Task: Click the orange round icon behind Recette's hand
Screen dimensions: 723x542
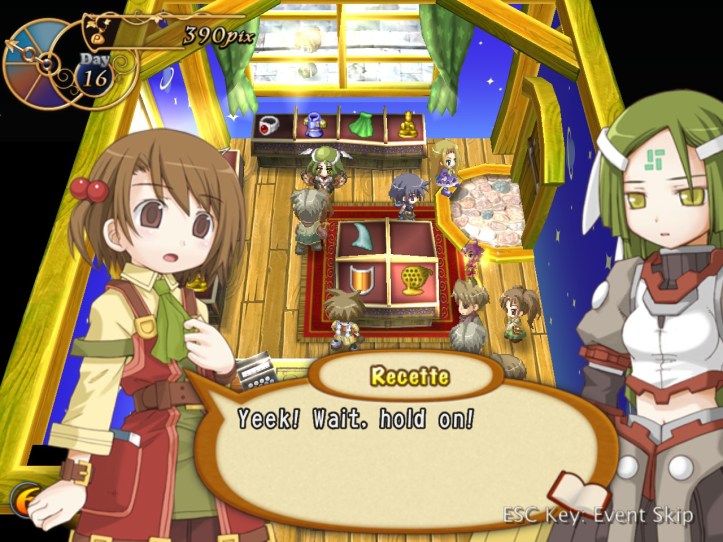Action: tap(22, 498)
